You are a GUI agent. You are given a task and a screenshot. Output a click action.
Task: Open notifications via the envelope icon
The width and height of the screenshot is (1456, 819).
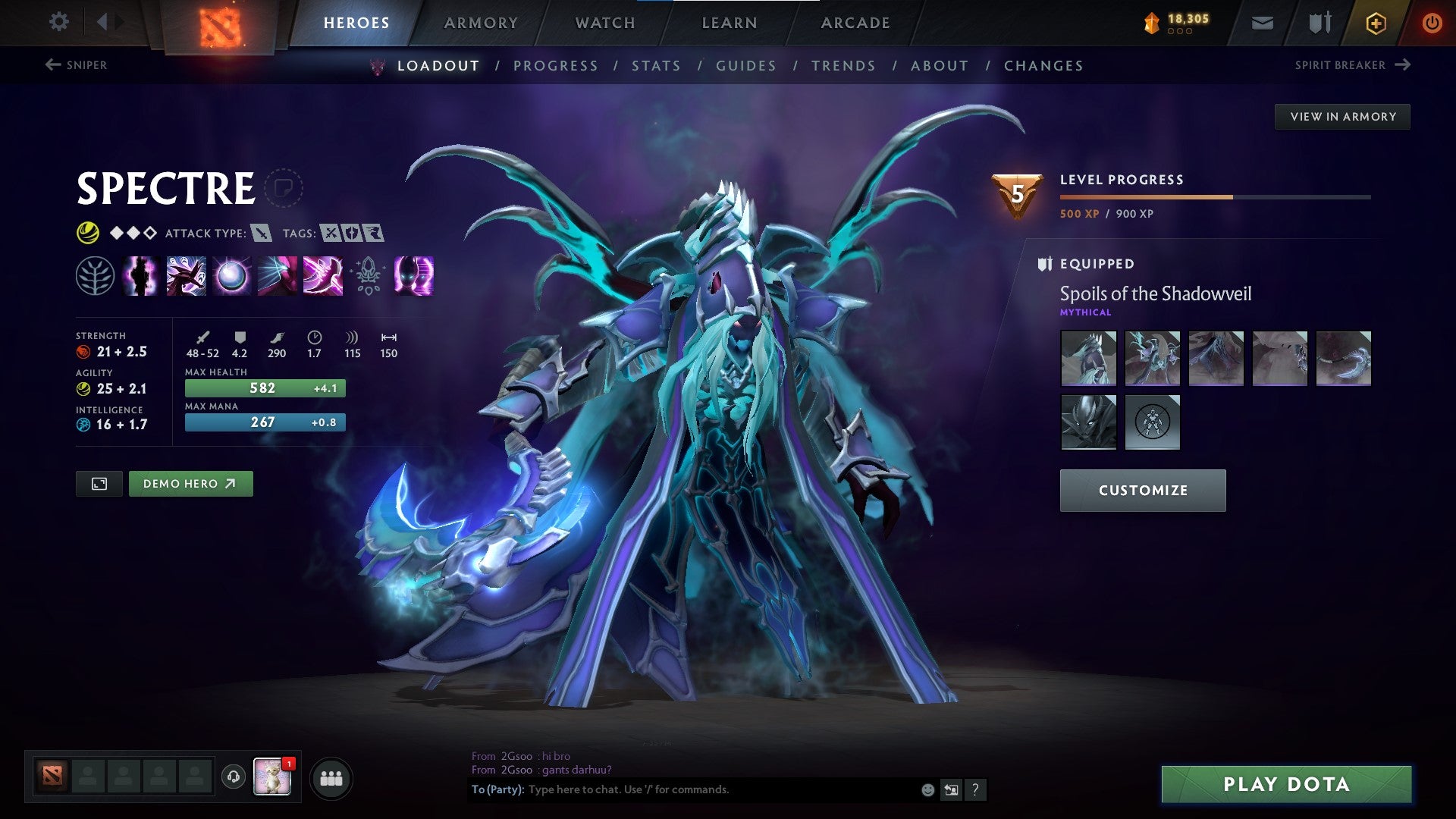pyautogui.click(x=1263, y=23)
